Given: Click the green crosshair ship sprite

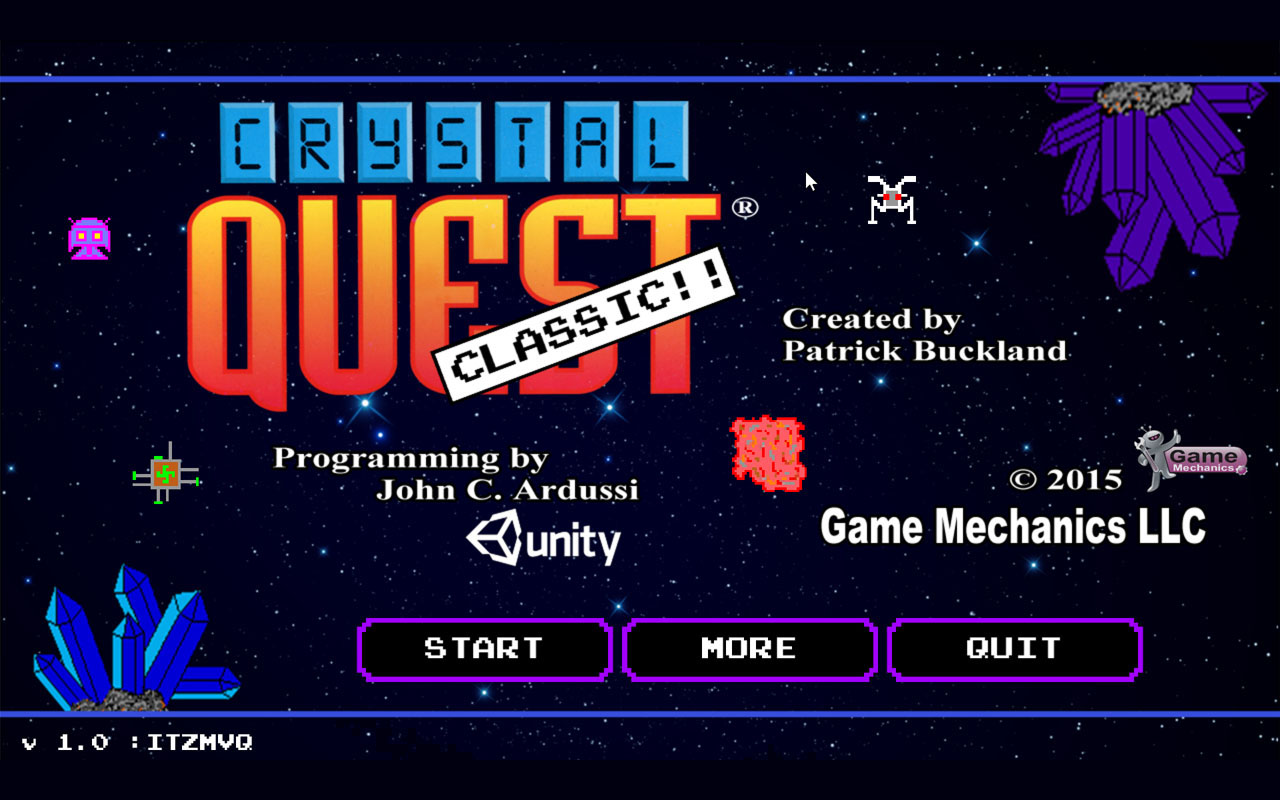Looking at the screenshot, I should (166, 472).
